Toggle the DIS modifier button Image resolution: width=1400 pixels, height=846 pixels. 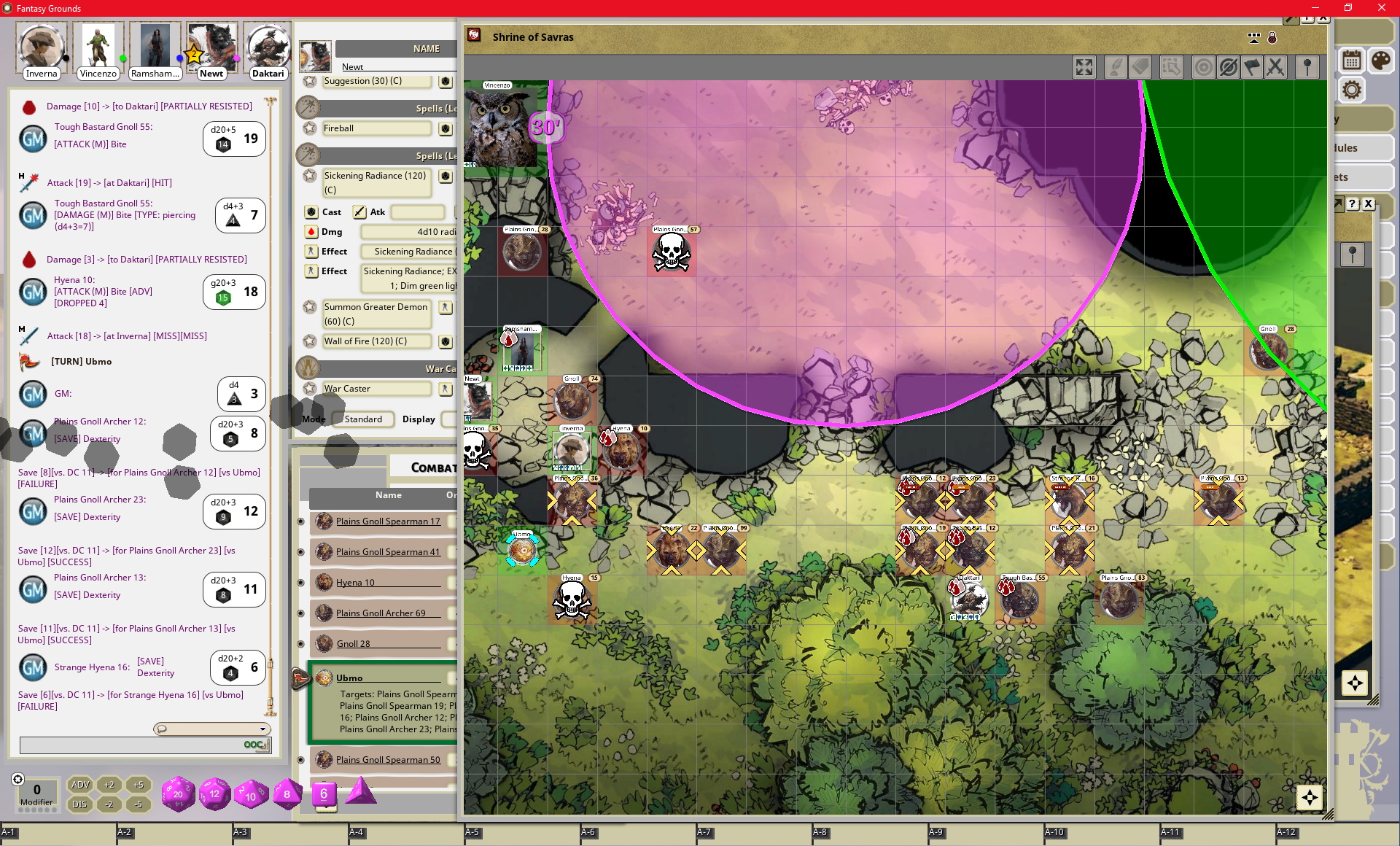79,804
